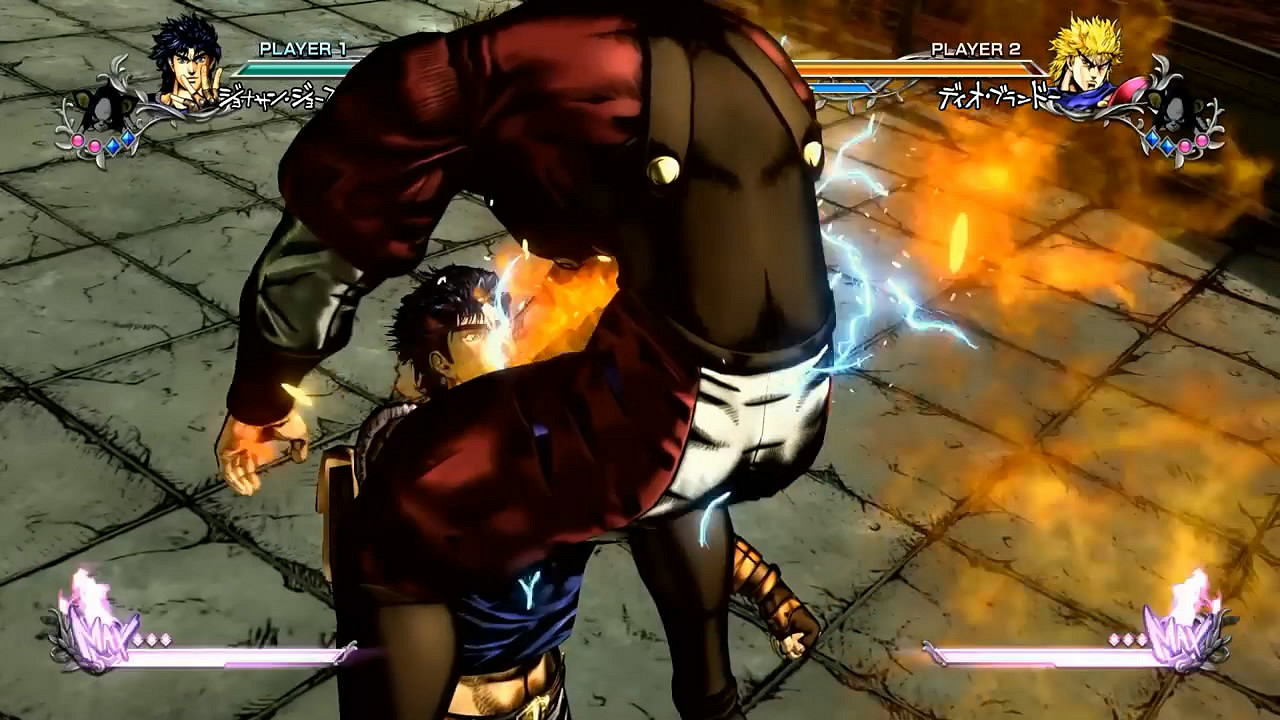
Task: Toggle the second pink orb under Player 2 portrait
Action: click(1201, 142)
